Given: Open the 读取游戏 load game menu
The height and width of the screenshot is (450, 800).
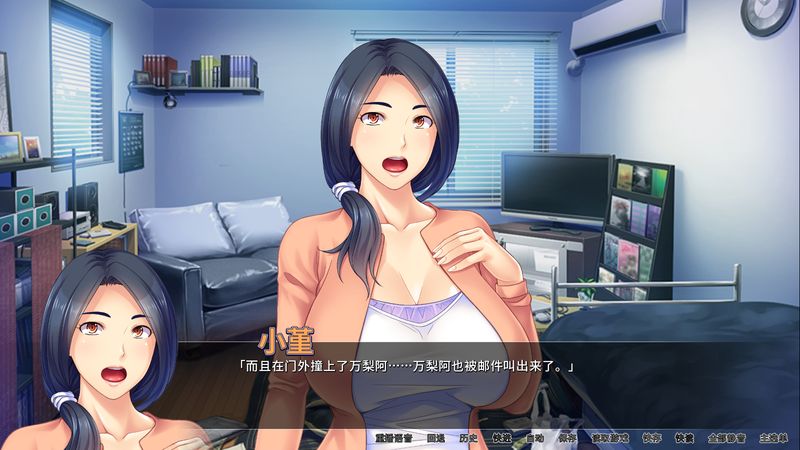Looking at the screenshot, I should click(608, 438).
